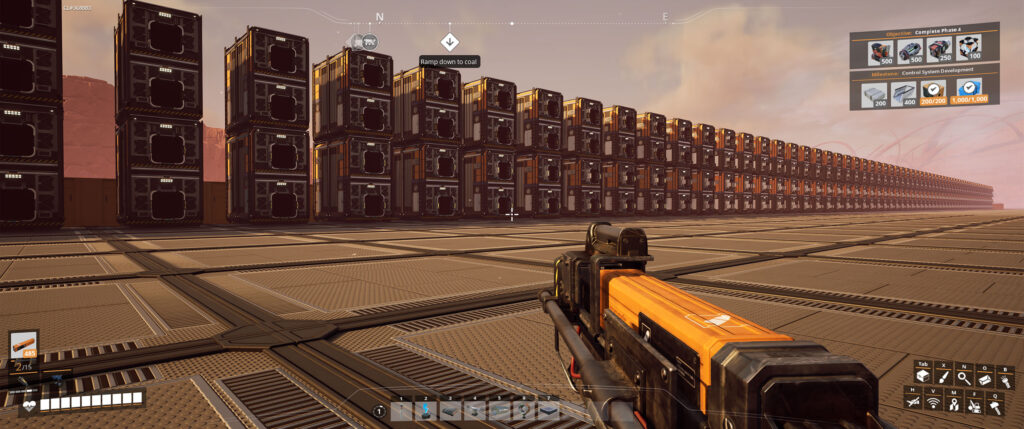Open the envelope inbox icon
1024x429 pixels.
(986, 378)
